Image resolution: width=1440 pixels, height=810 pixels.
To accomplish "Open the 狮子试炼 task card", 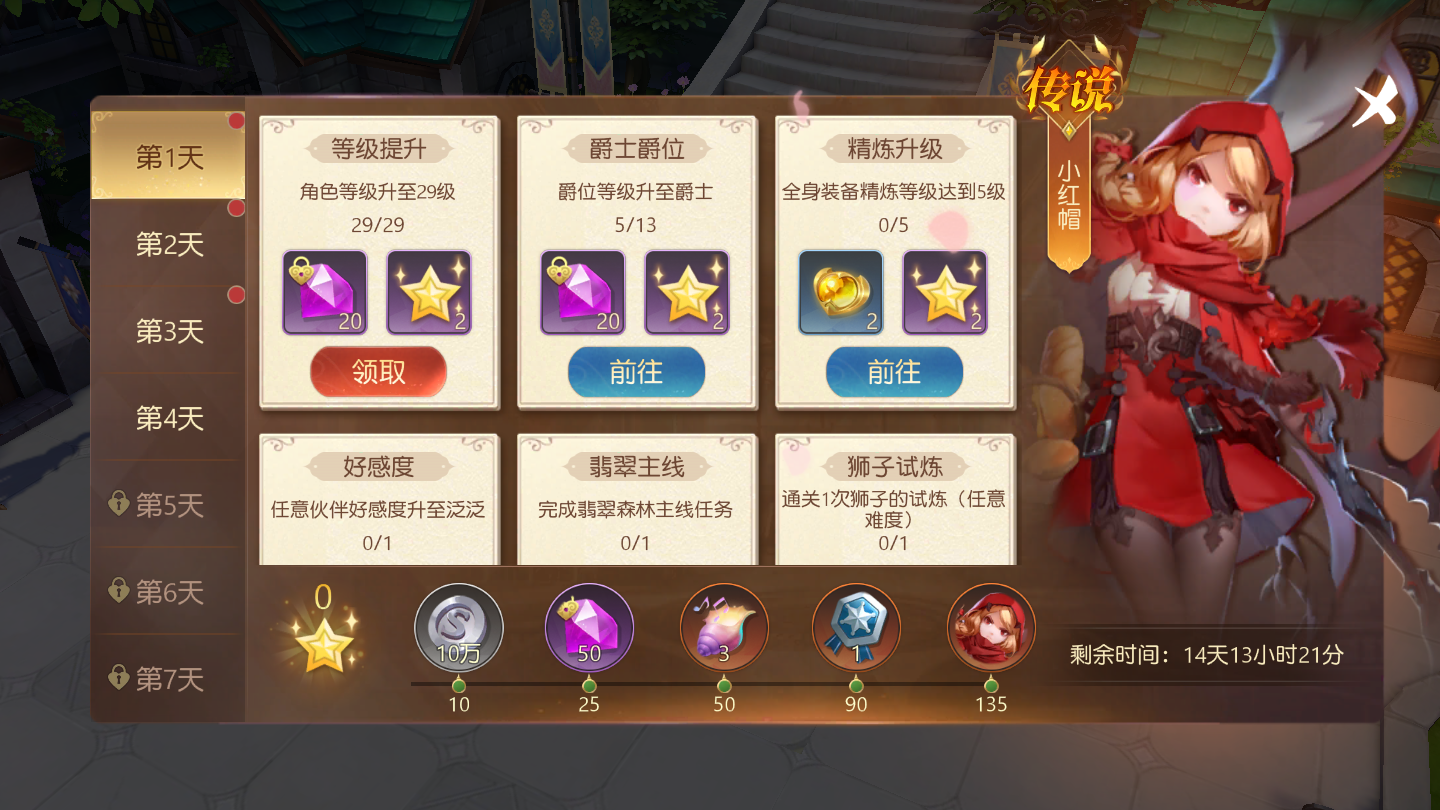I will pos(894,500).
